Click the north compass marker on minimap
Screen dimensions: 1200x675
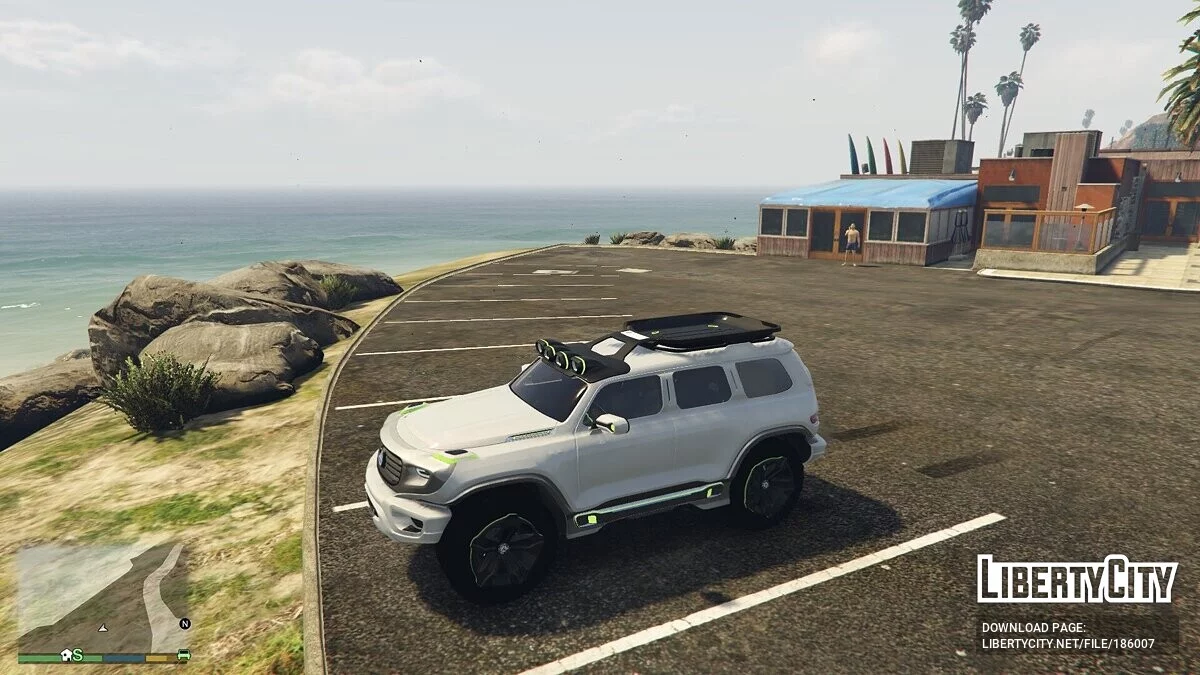coord(184,623)
